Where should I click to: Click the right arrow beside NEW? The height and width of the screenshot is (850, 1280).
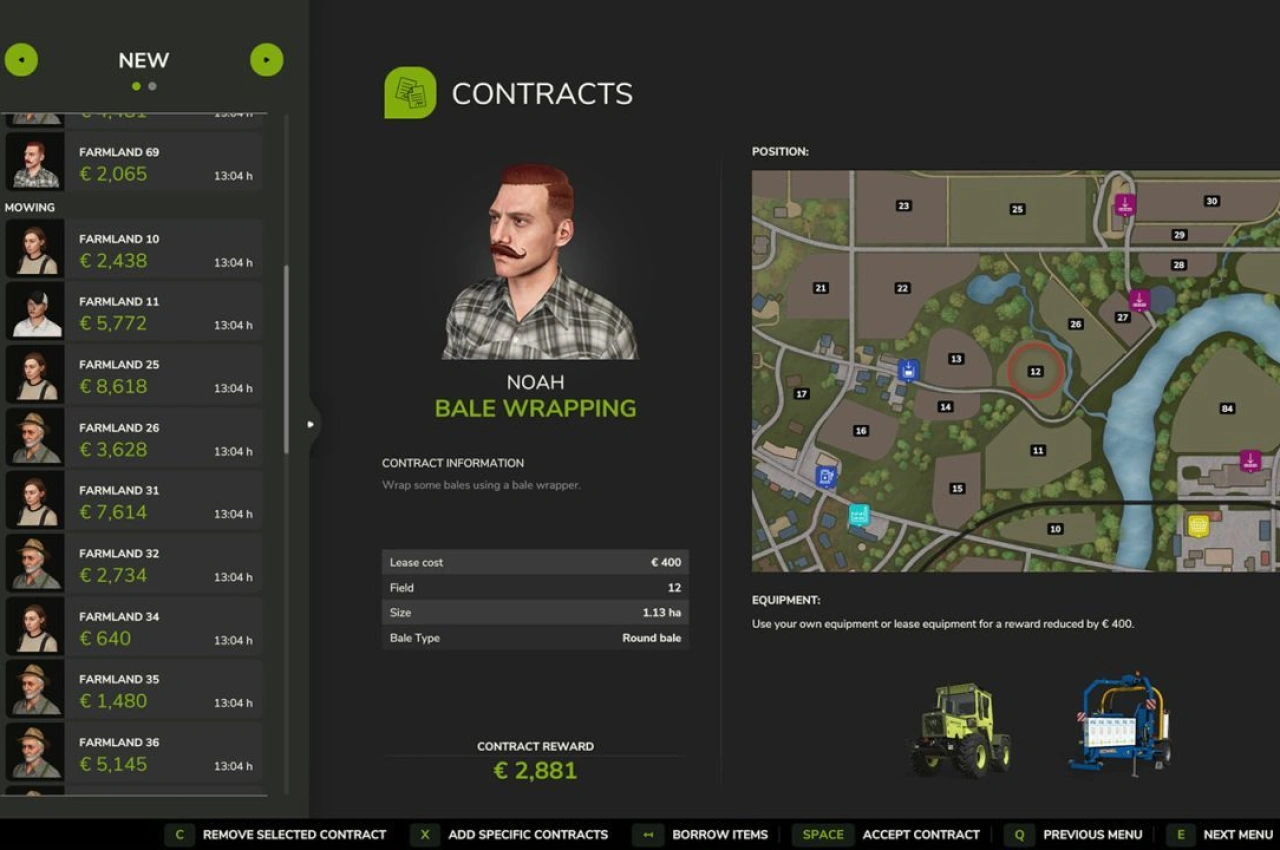[266, 60]
